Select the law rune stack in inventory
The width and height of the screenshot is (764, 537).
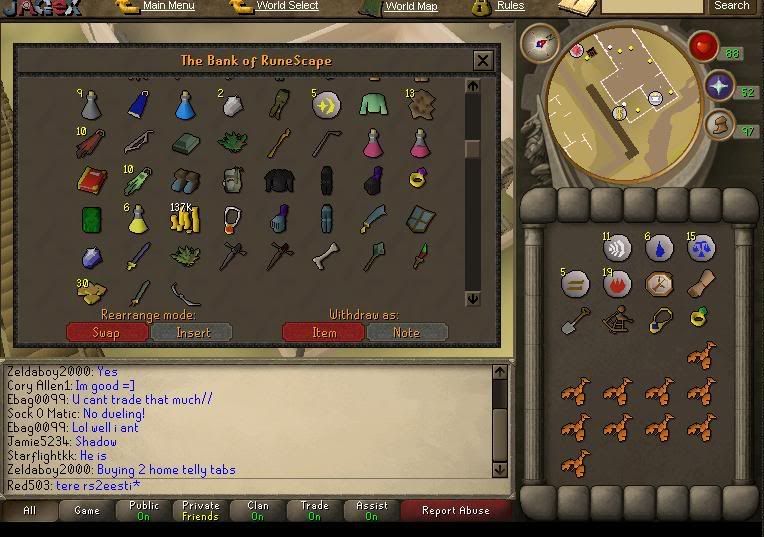pos(700,246)
